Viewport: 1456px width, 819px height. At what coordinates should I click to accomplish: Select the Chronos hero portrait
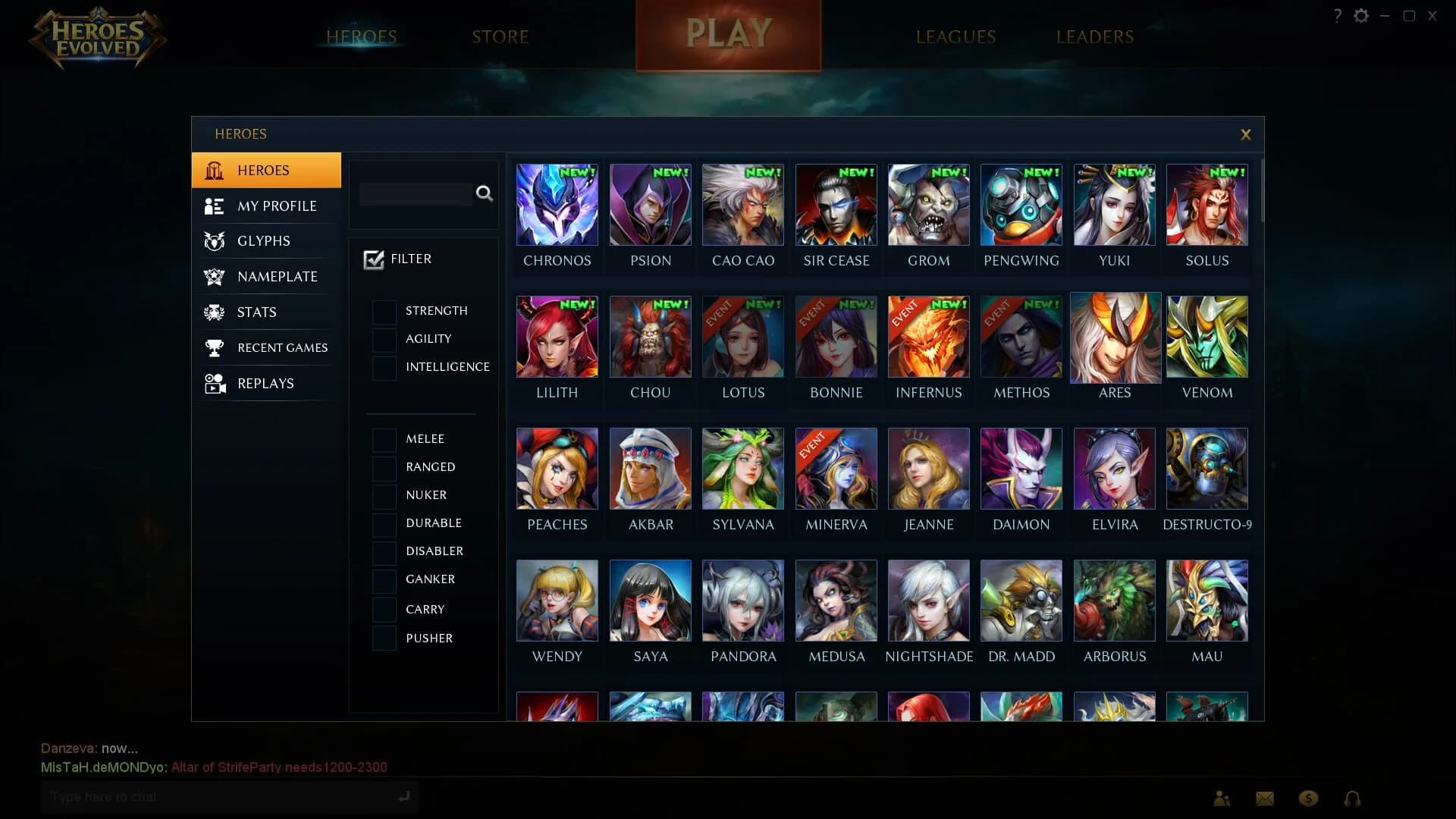click(x=557, y=205)
